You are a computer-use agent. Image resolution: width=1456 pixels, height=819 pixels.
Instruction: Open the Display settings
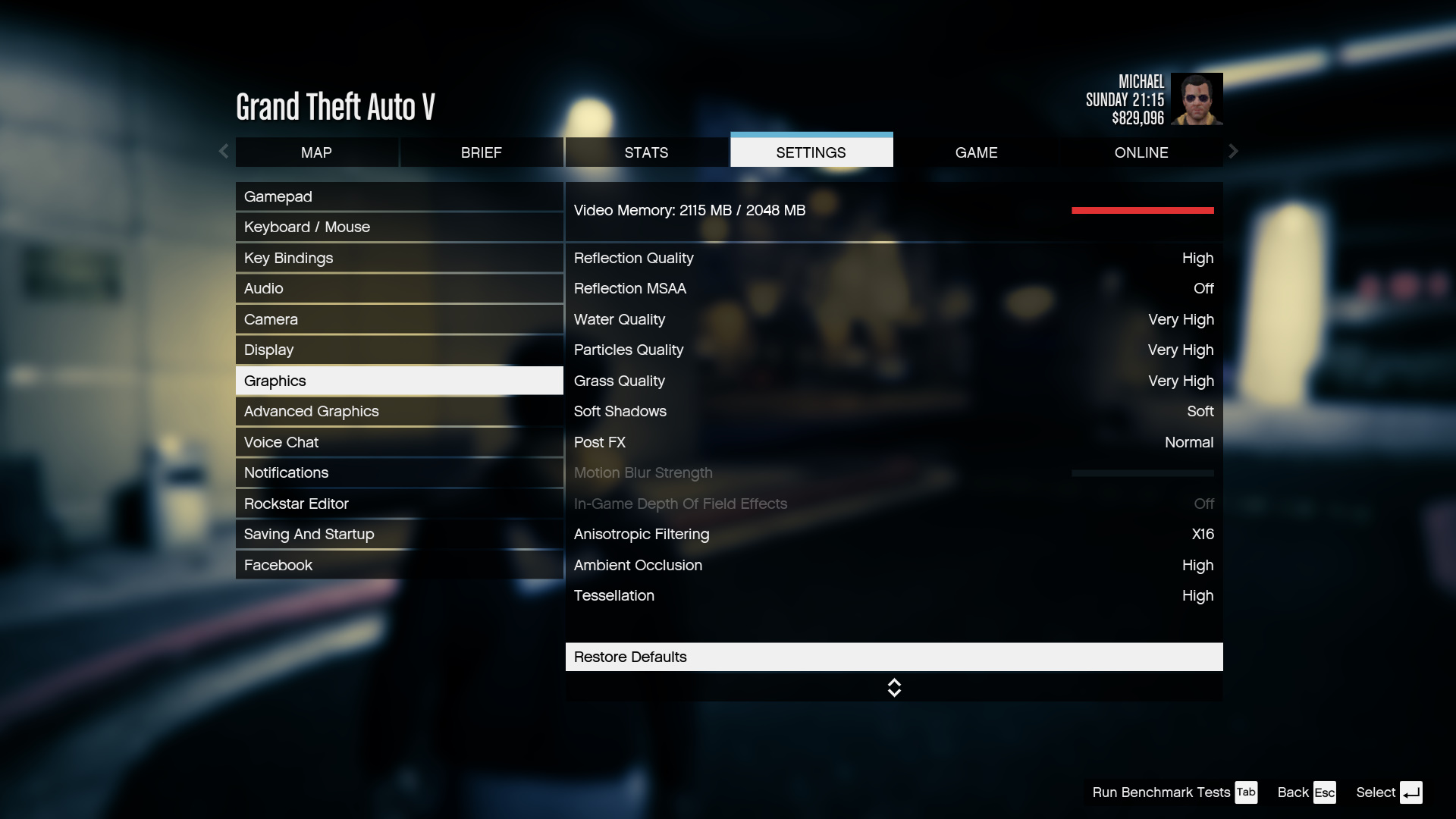click(399, 350)
